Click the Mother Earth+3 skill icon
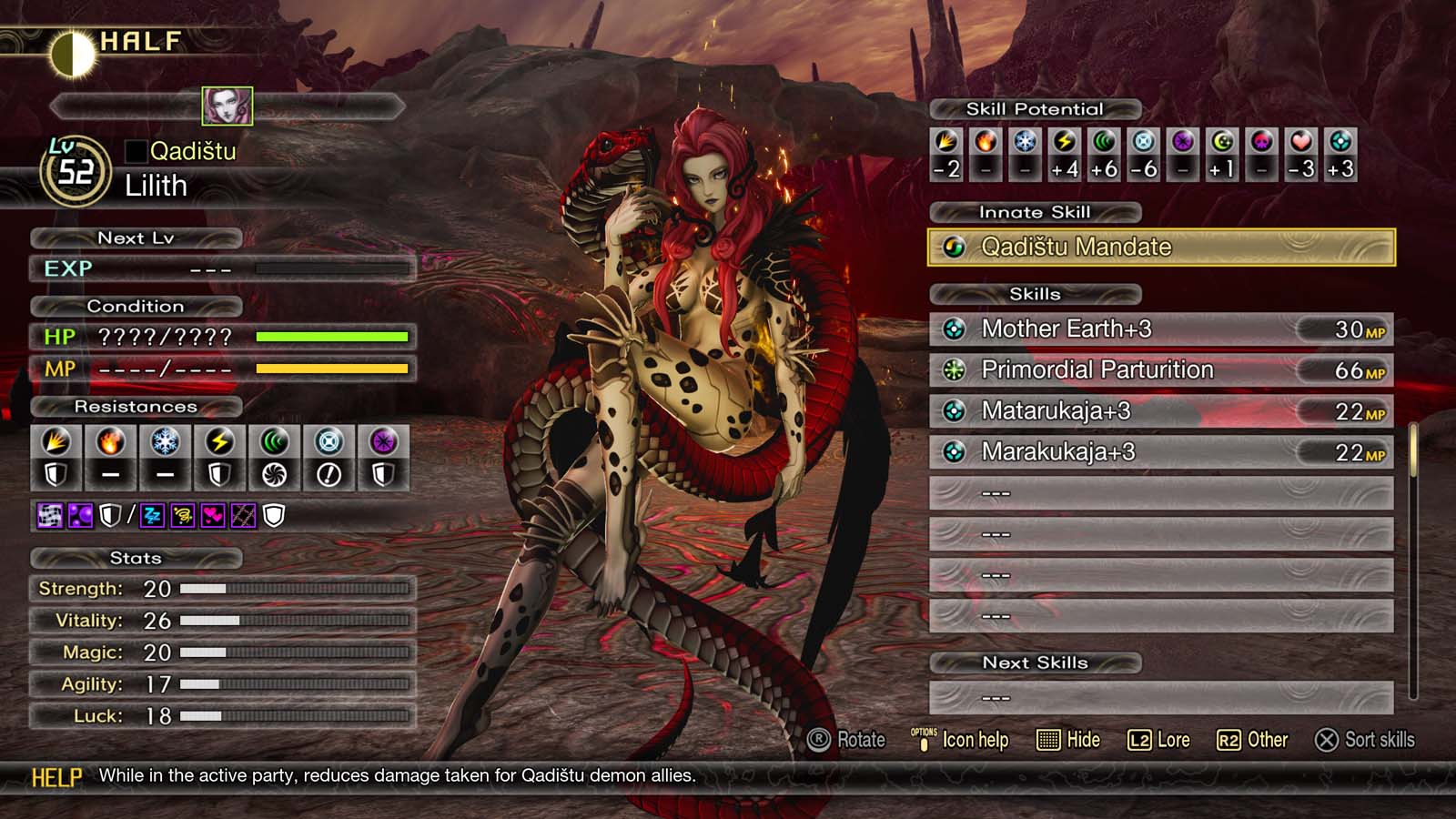Screen dimensions: 1456x819 click(953, 329)
